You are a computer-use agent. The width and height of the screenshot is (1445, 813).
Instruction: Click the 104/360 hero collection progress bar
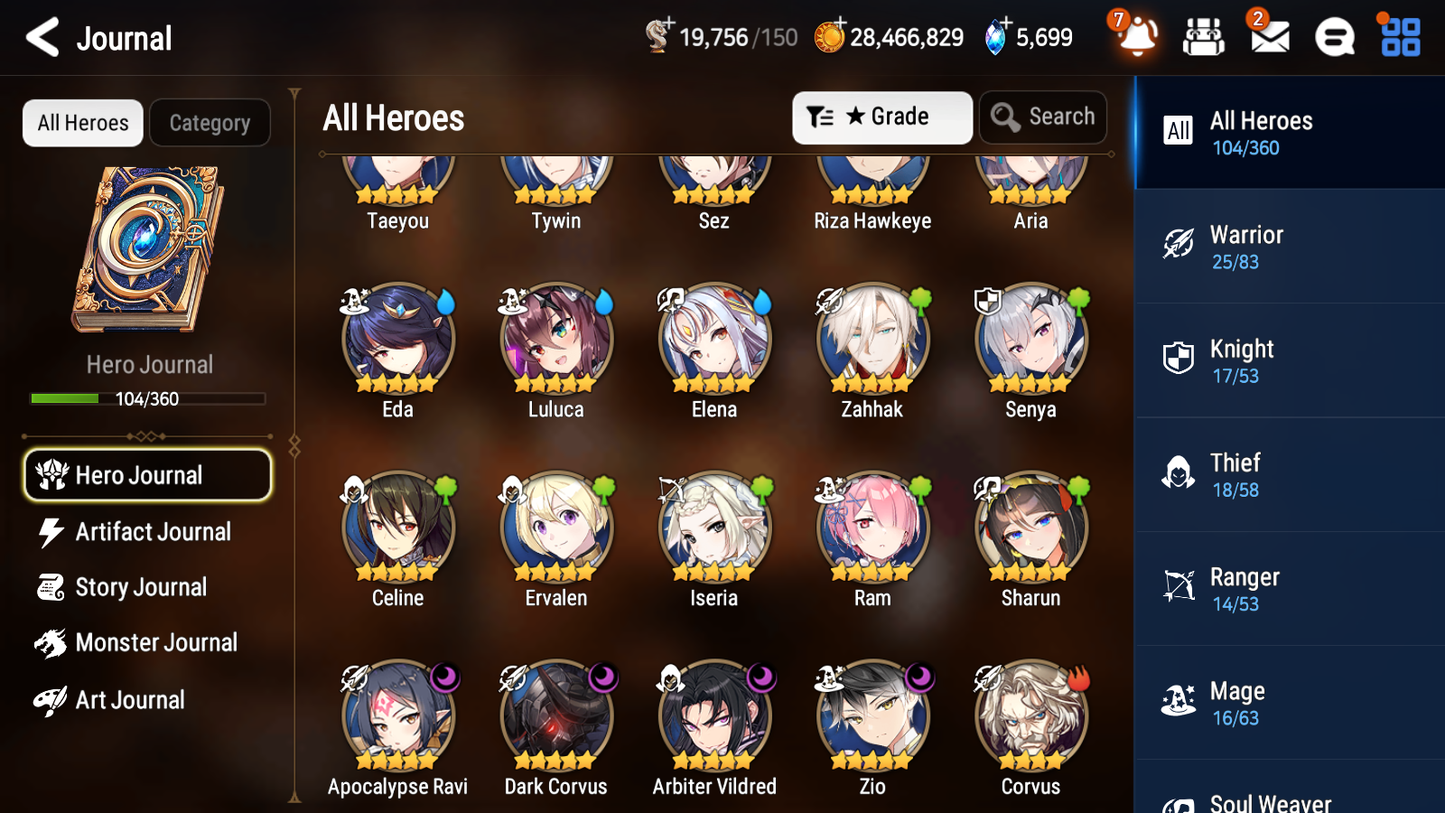point(148,398)
